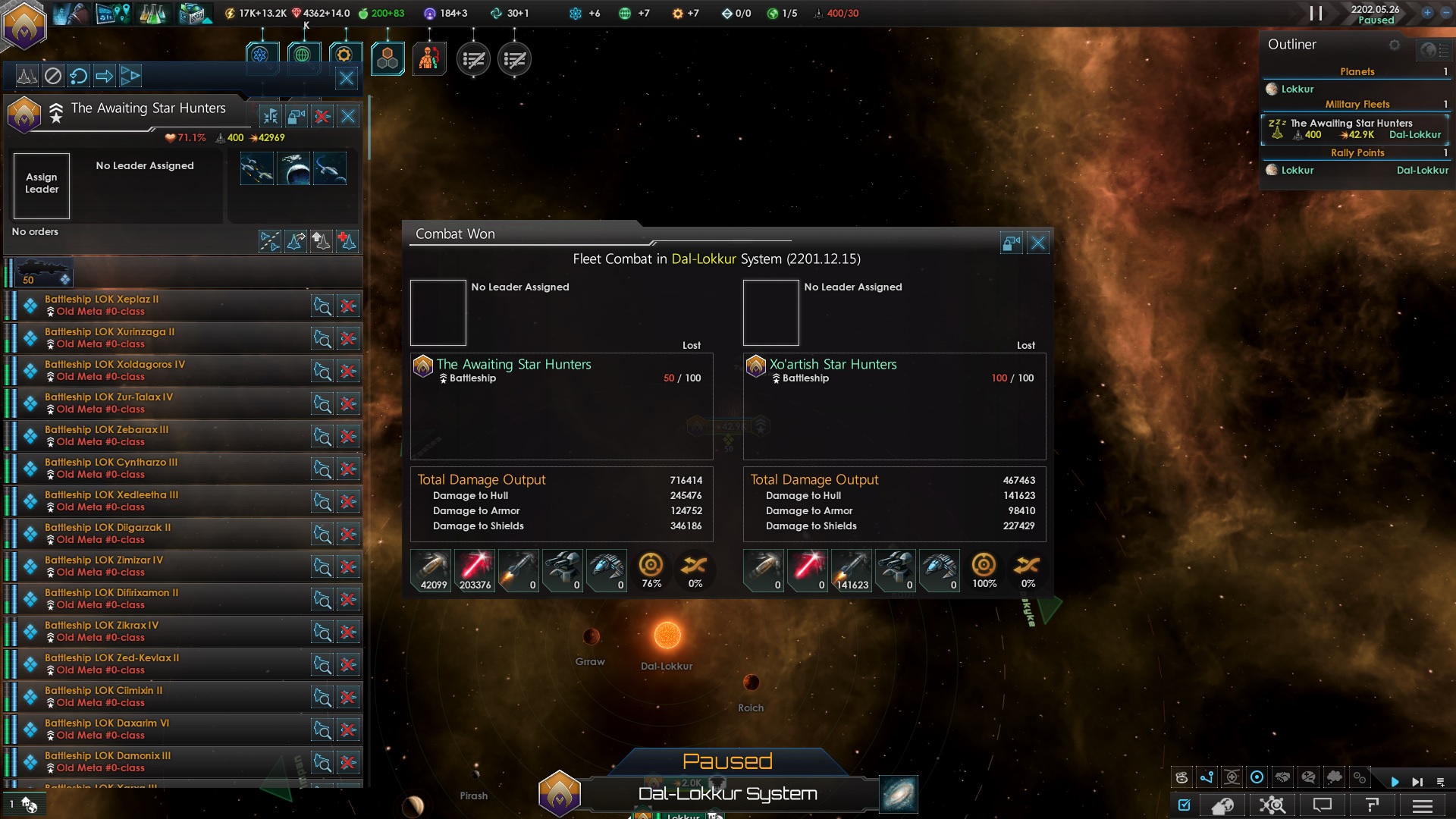Disband the fleet with red X button
The height and width of the screenshot is (819, 1456).
point(322,116)
